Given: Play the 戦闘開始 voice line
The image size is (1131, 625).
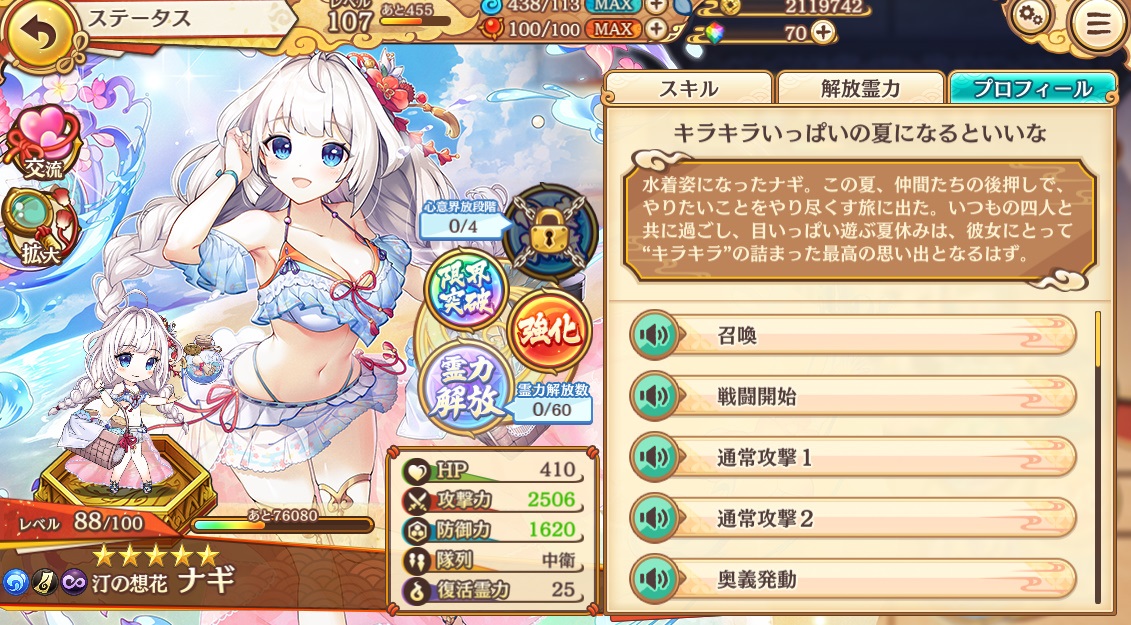Looking at the screenshot, I should (x=654, y=397).
